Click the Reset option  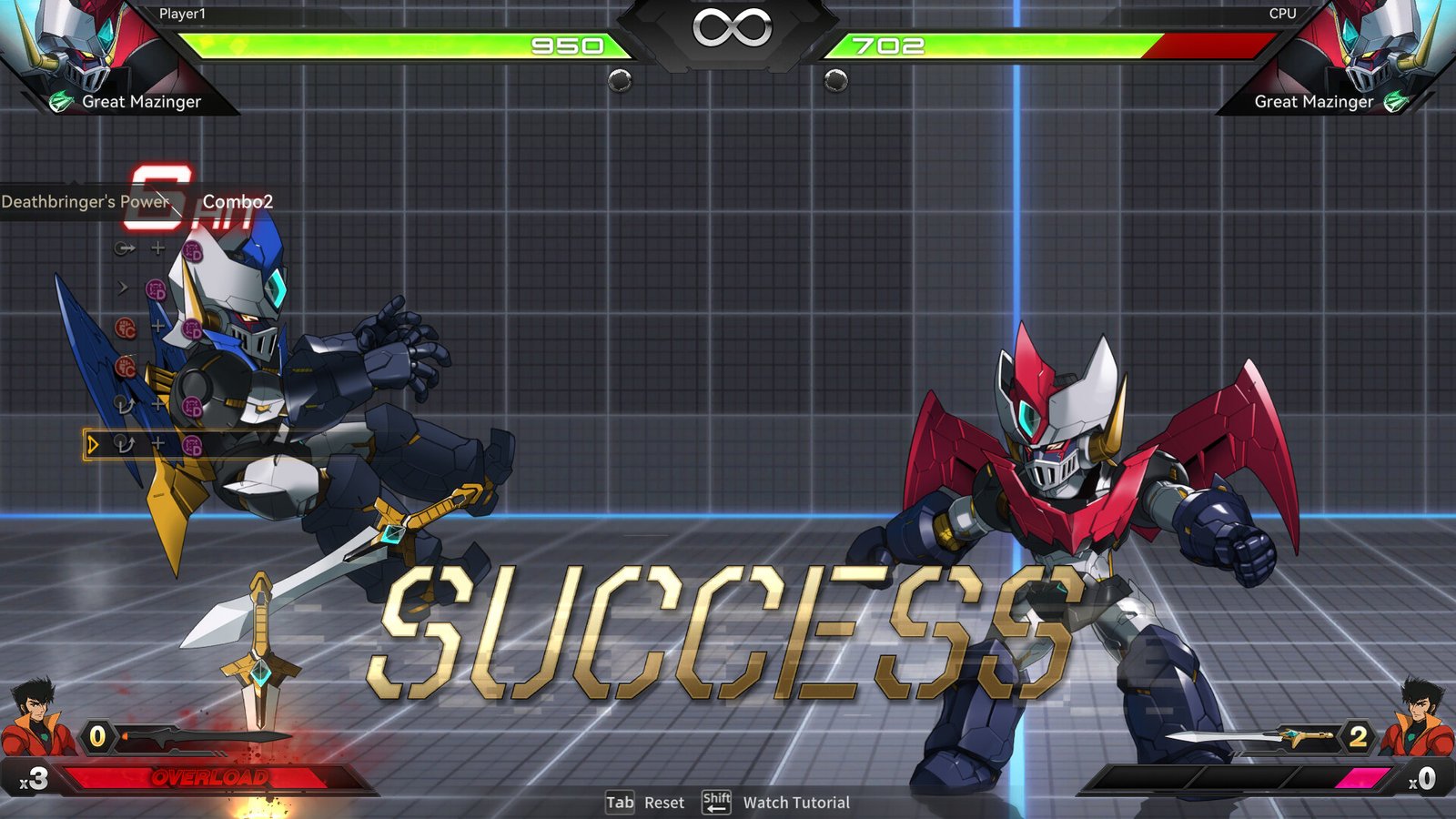[662, 803]
